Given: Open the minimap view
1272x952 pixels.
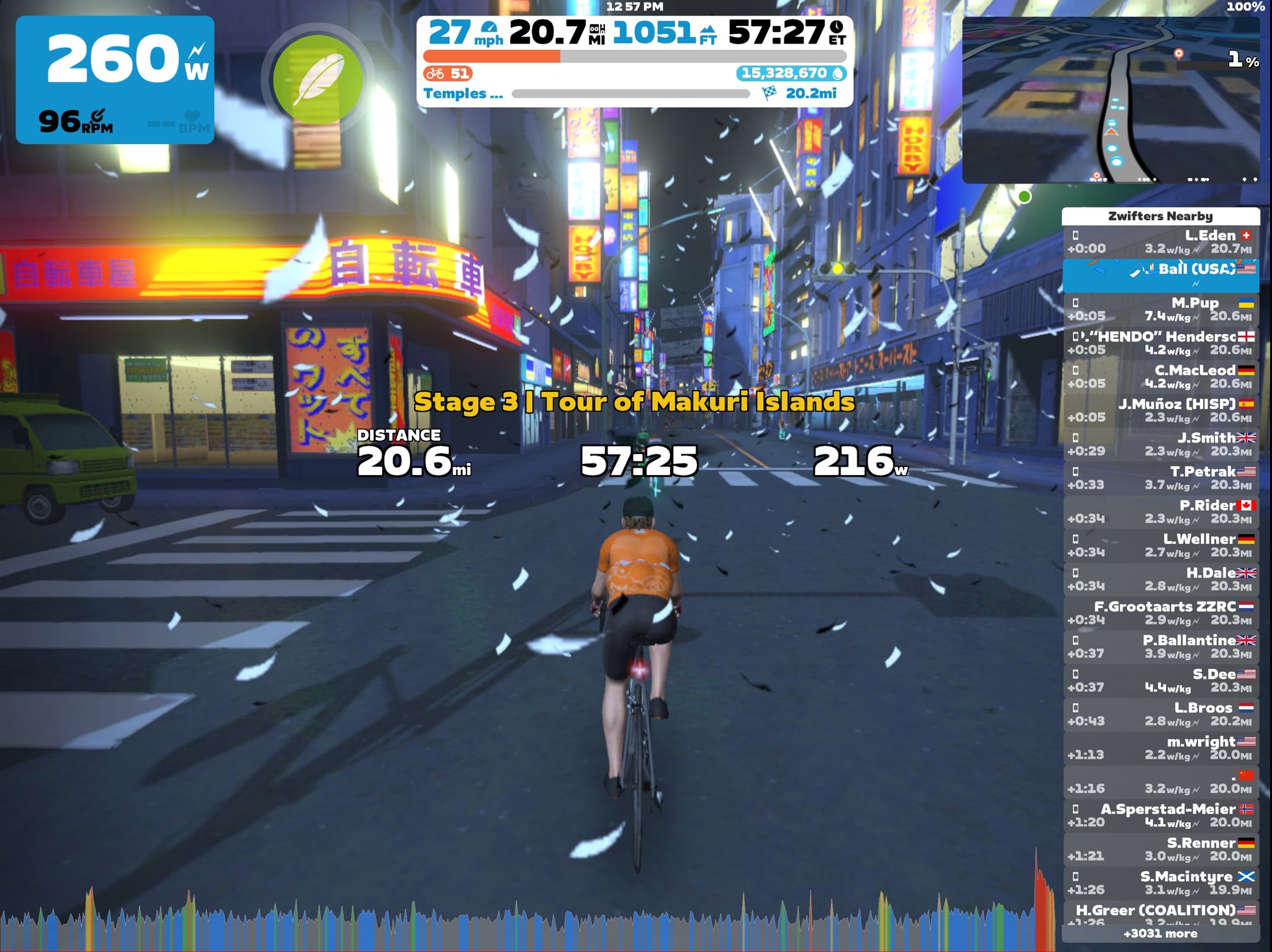Looking at the screenshot, I should [x=1111, y=99].
